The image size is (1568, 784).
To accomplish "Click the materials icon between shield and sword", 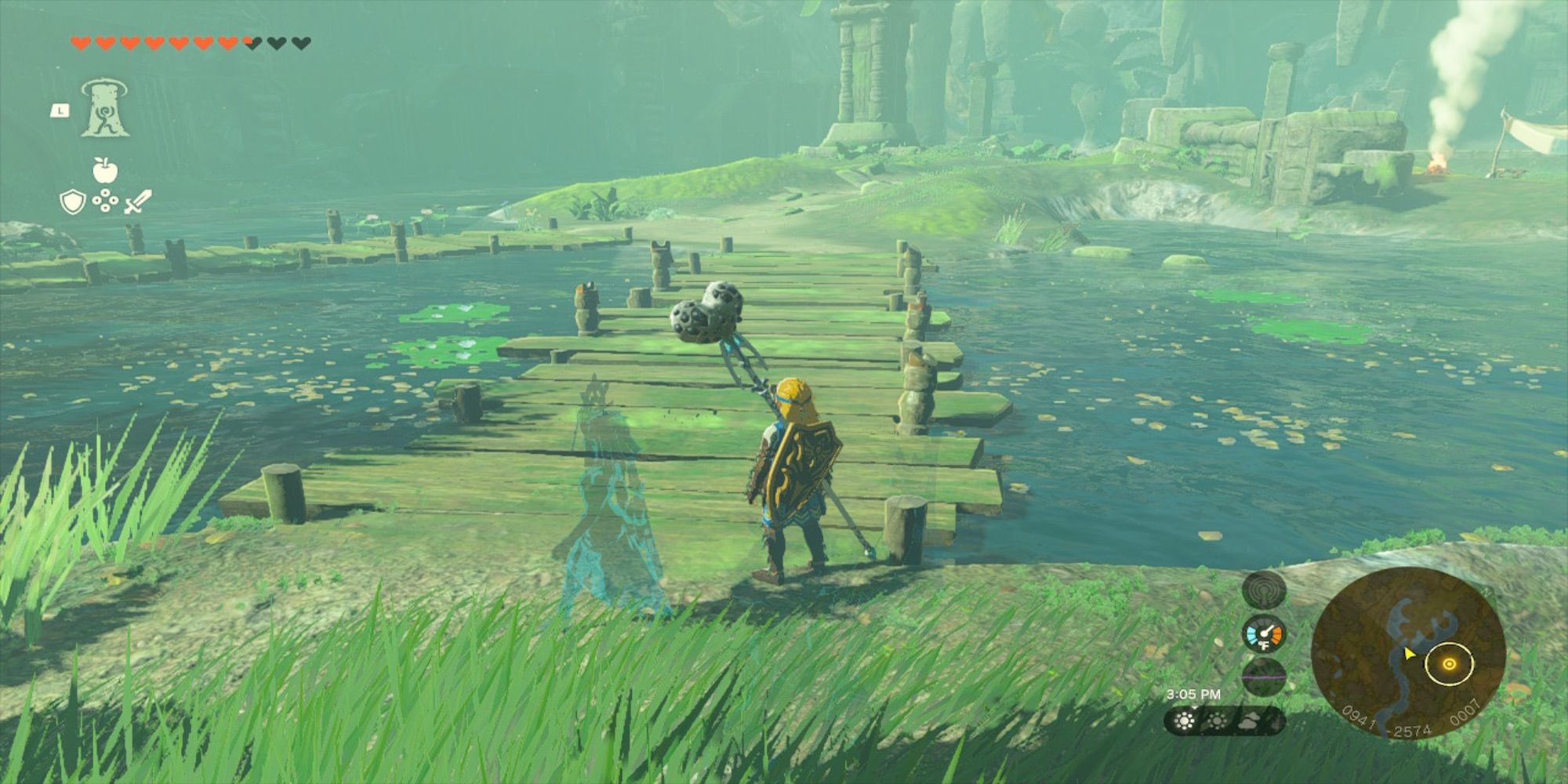I will click(x=105, y=200).
